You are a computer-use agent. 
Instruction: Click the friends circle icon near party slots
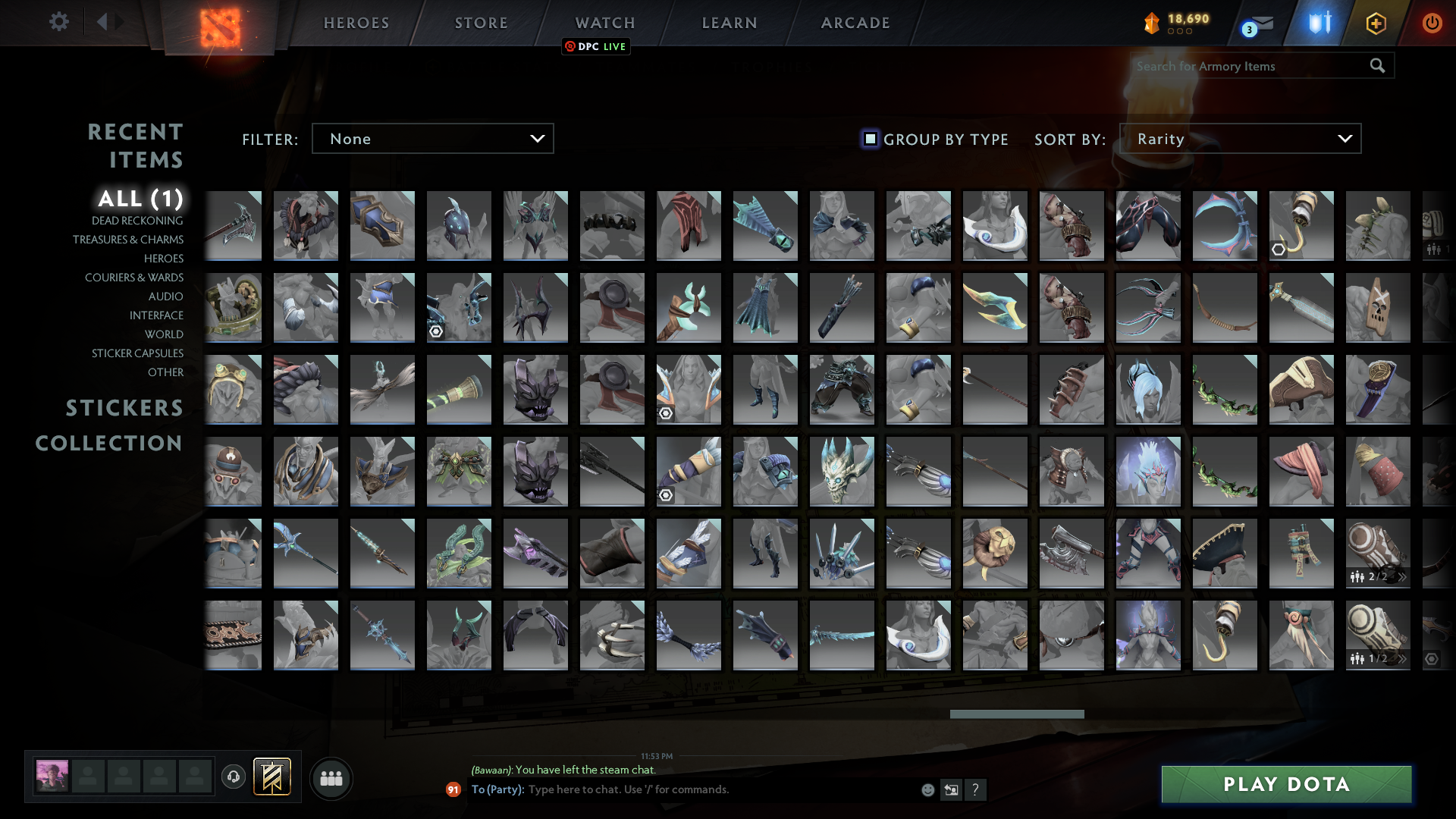coord(331,778)
